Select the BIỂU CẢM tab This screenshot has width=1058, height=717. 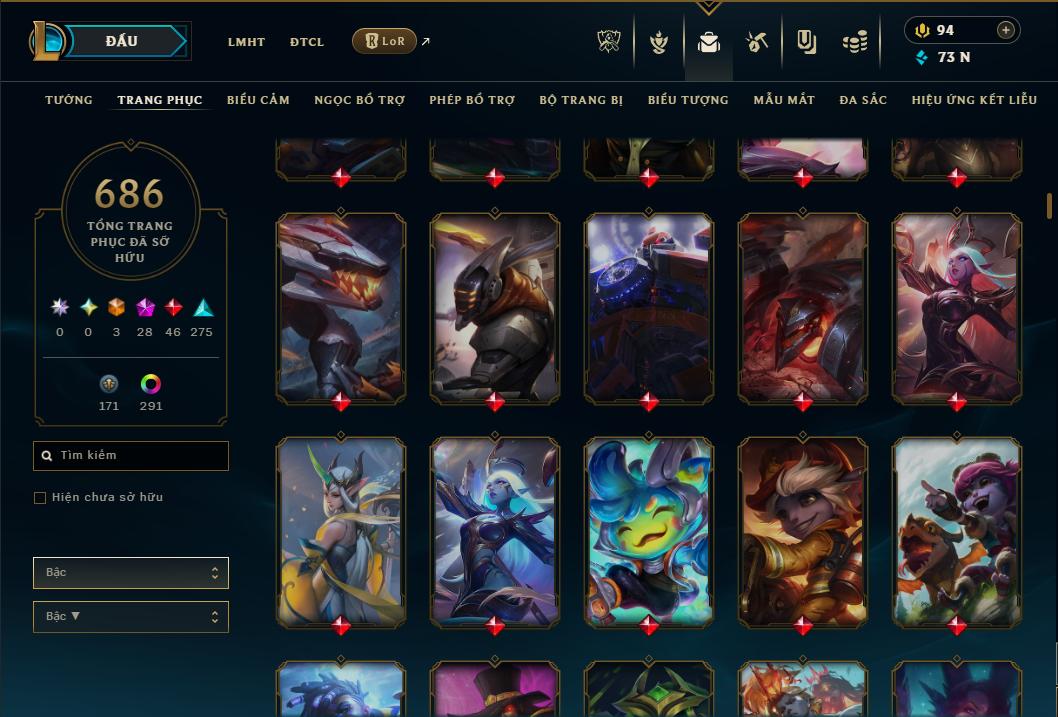pos(258,100)
